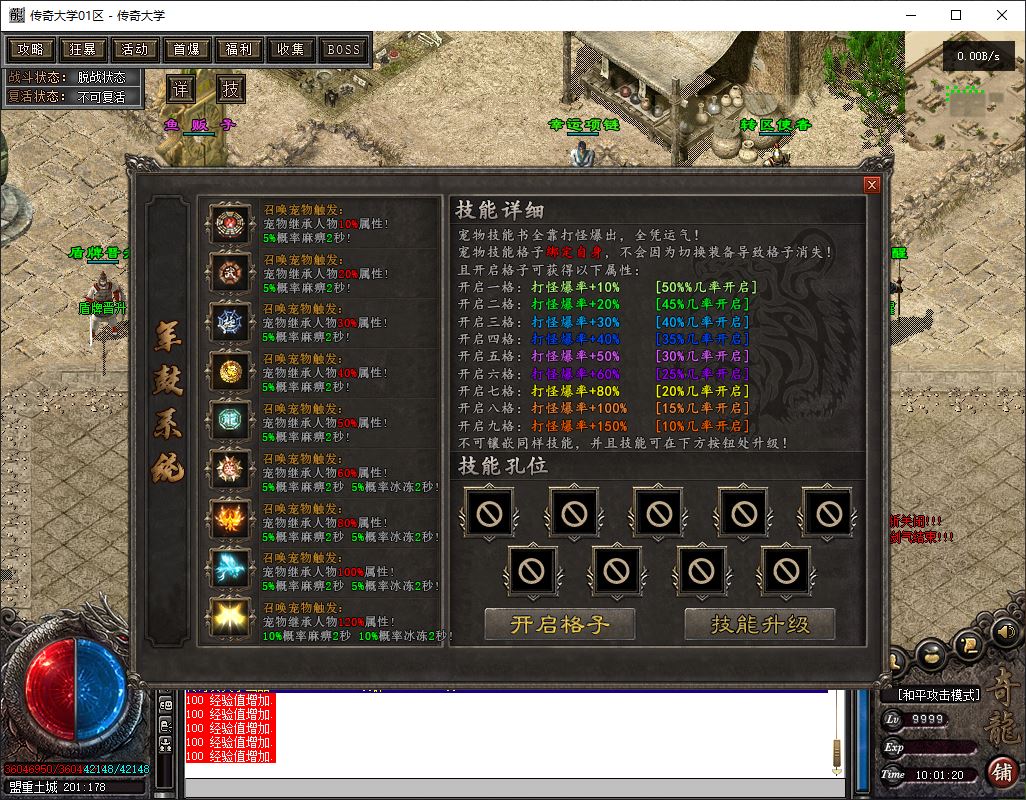Show the 首爆 first-drop menu
The height and width of the screenshot is (800, 1026).
pyautogui.click(x=186, y=49)
